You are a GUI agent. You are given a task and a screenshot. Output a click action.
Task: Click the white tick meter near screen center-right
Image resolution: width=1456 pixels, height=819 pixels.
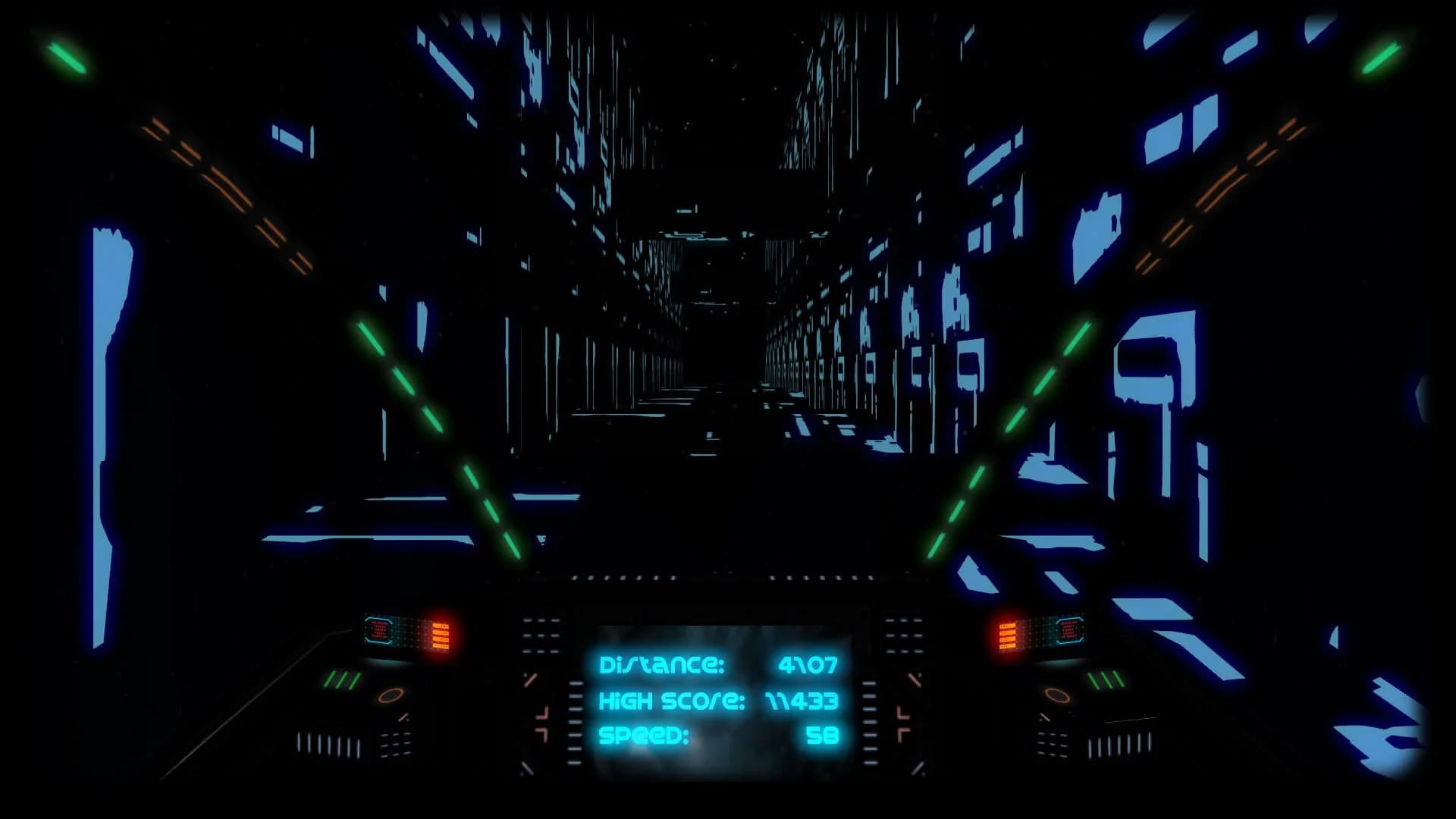[x=869, y=722]
